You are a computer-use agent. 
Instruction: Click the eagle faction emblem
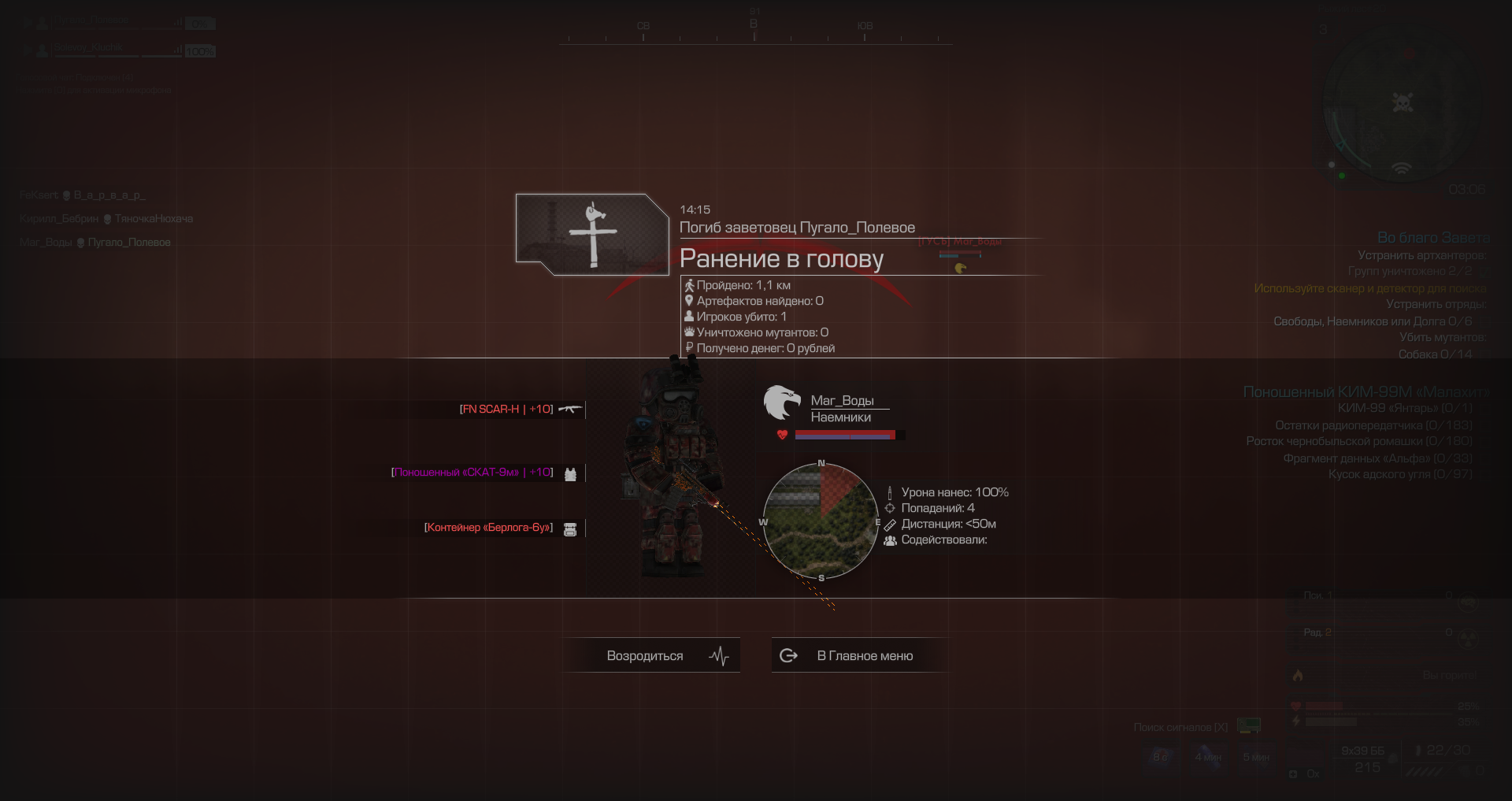pyautogui.click(x=781, y=402)
